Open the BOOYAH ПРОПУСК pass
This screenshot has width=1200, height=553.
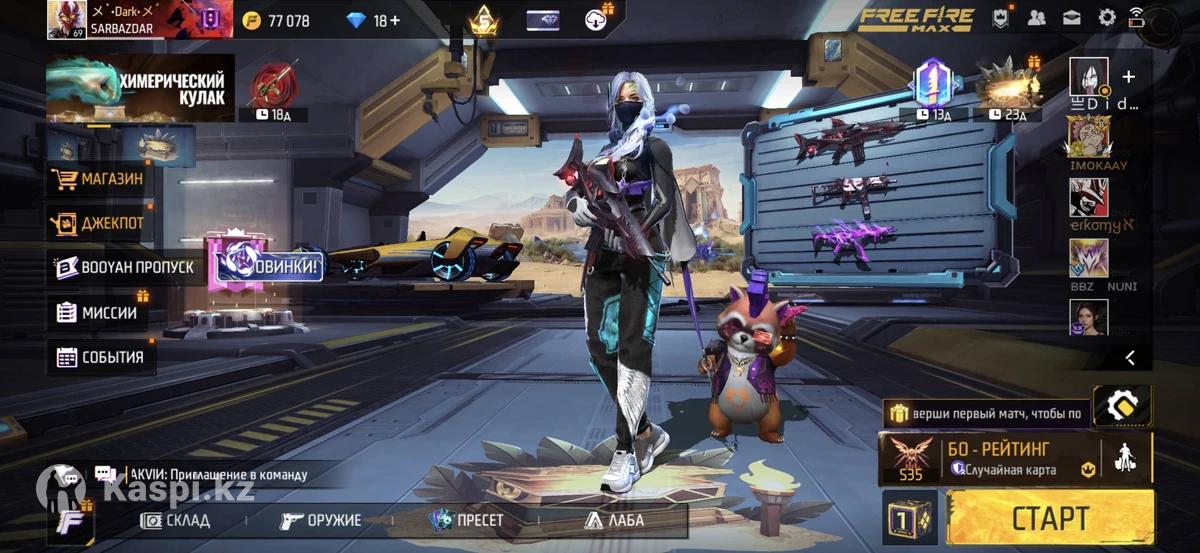124,267
